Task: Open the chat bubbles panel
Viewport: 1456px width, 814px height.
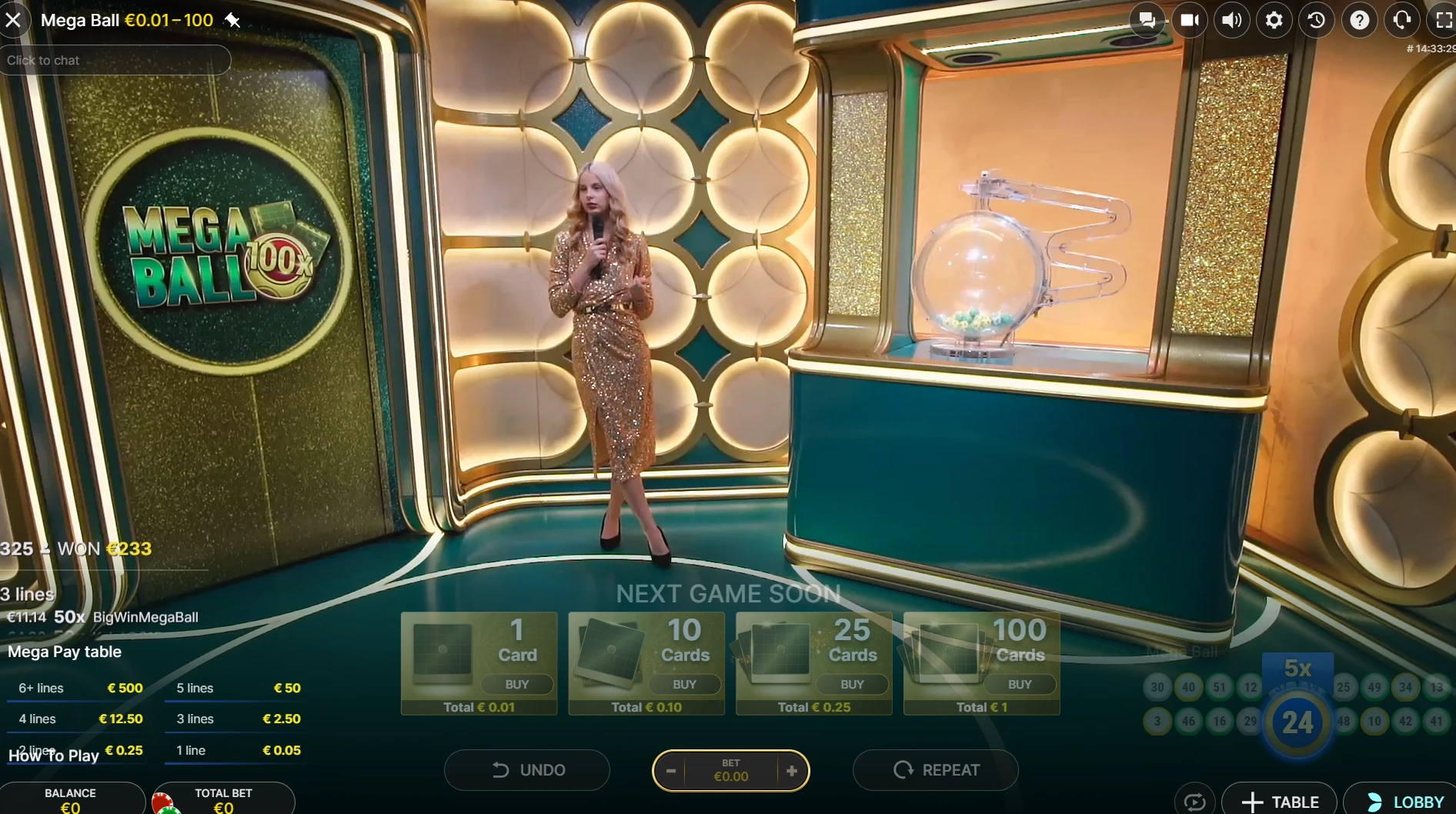Action: tap(1147, 20)
